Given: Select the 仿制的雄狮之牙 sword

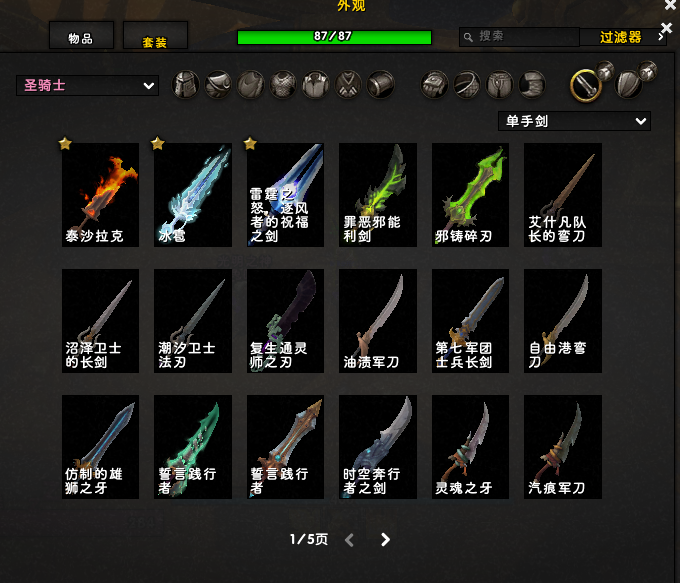Looking at the screenshot, I should [x=100, y=446].
